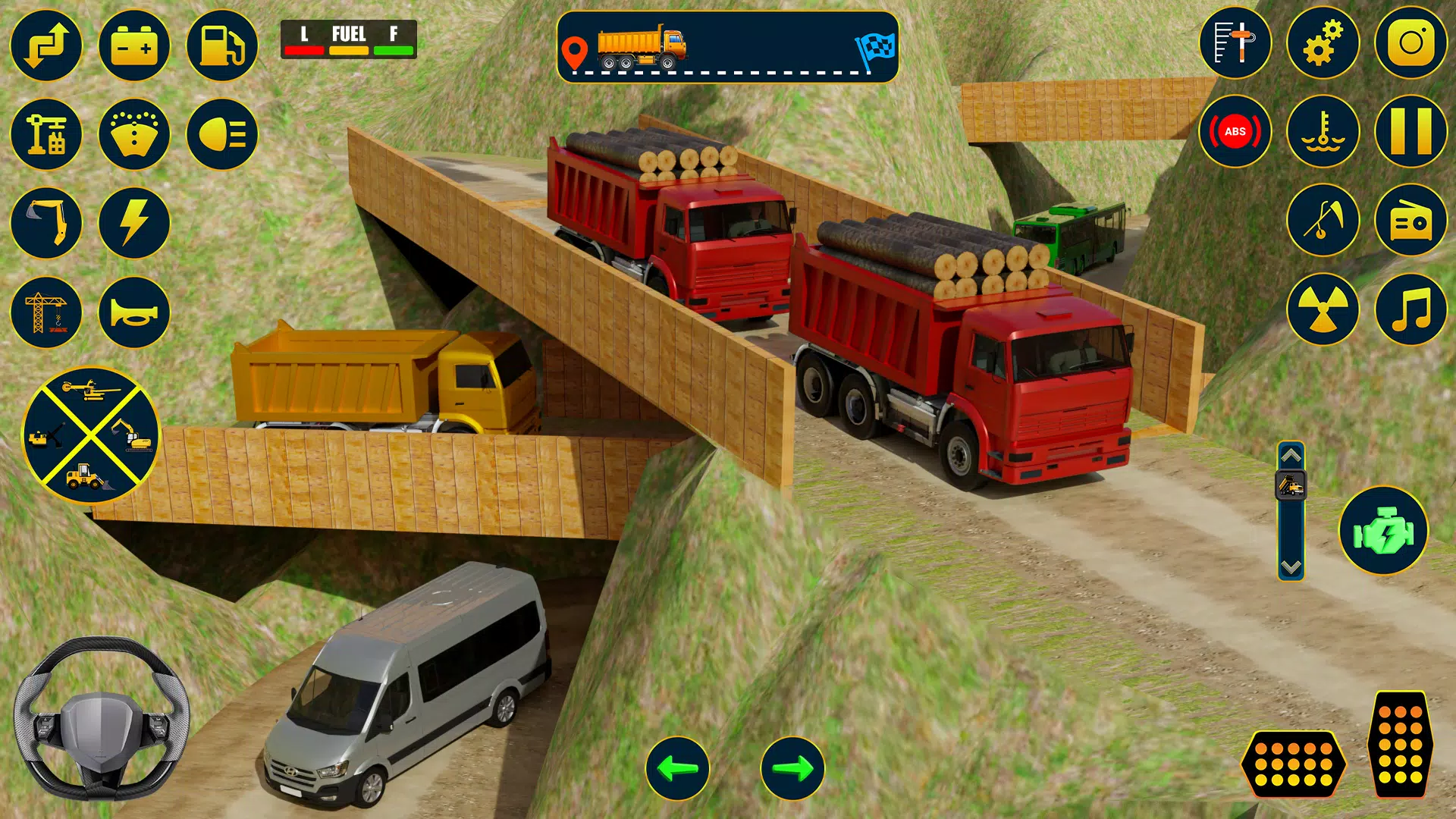Viewport: 1456px width, 819px height.
Task: Start the green engine button
Action: (x=1383, y=531)
